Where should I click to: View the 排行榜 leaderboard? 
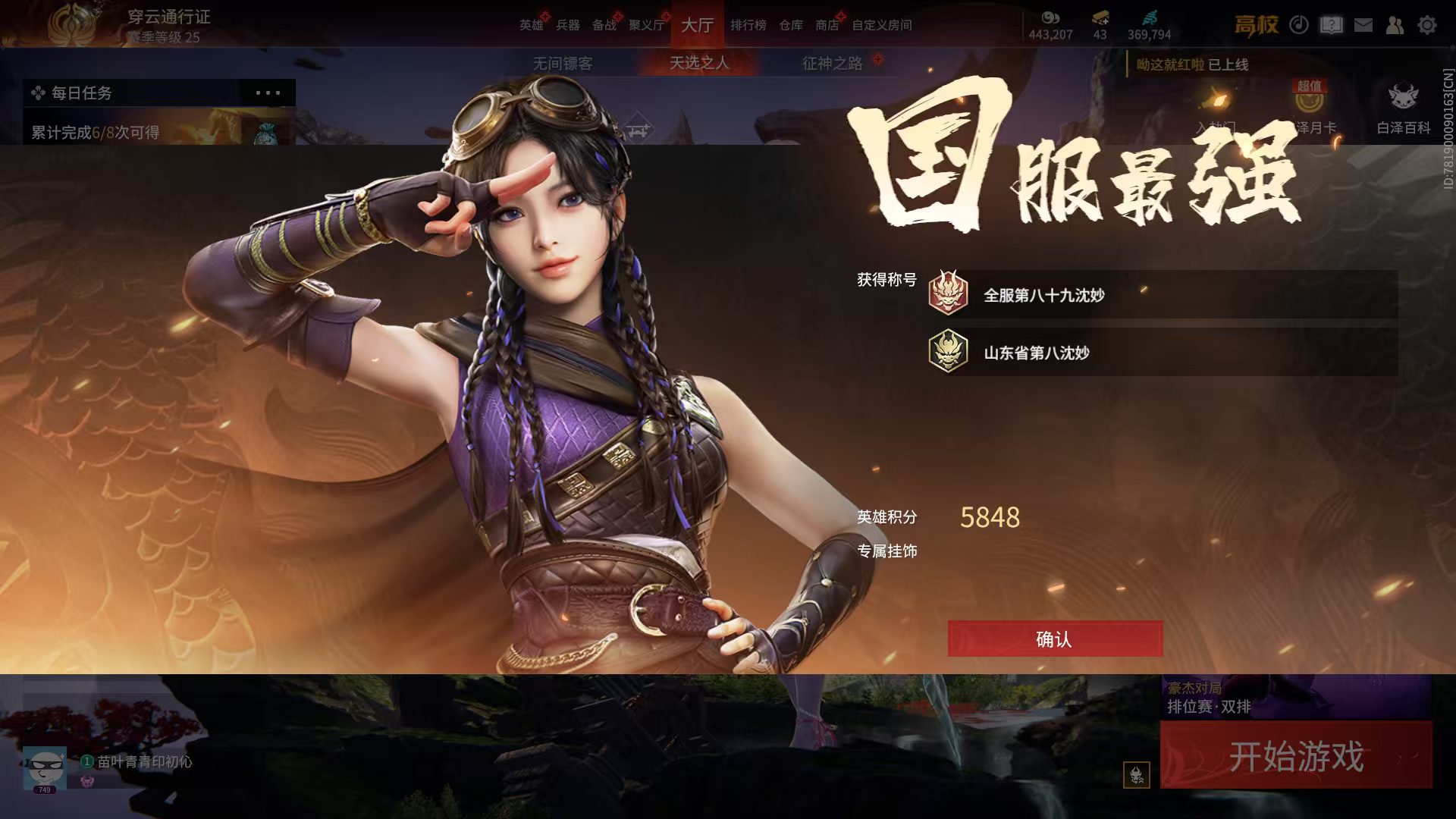click(748, 25)
